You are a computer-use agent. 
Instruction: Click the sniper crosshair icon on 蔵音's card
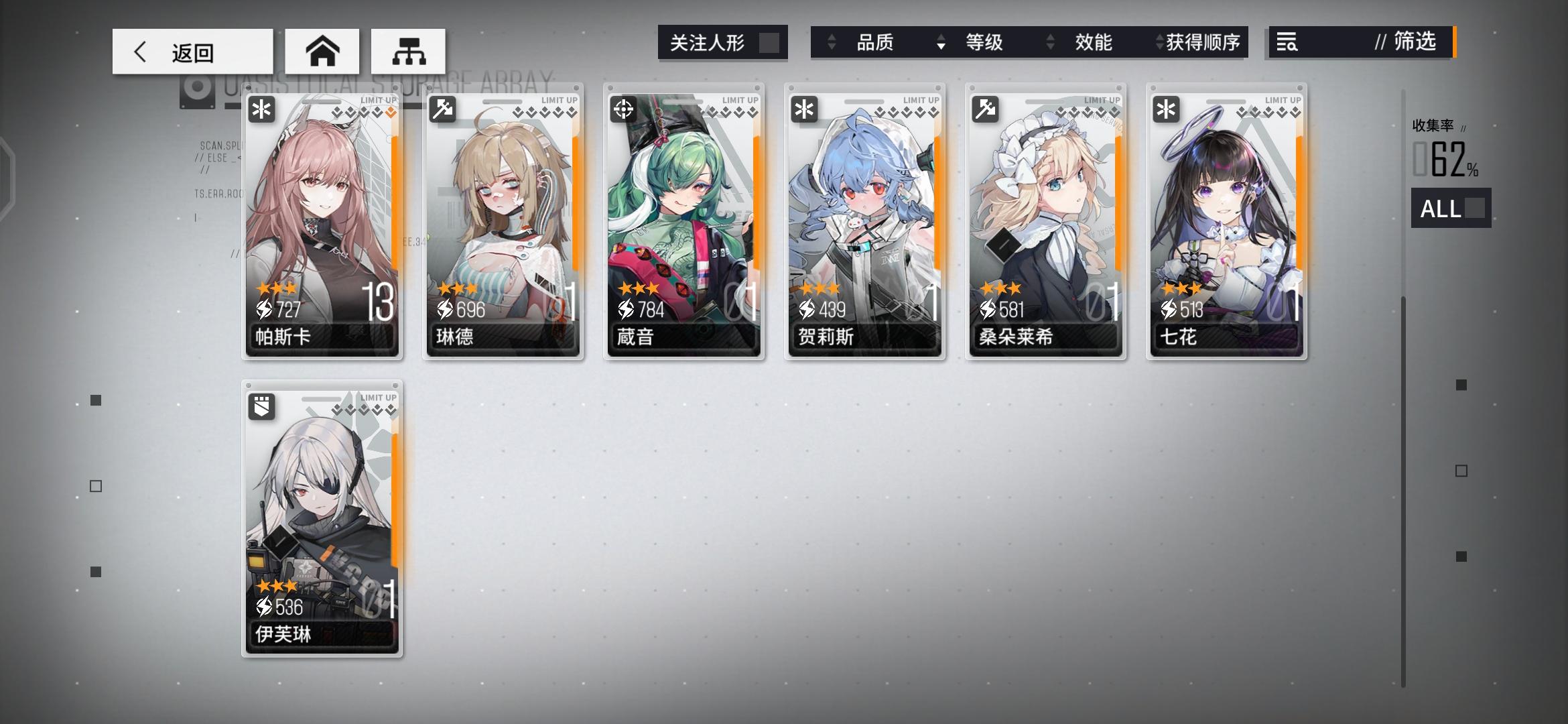tap(624, 109)
